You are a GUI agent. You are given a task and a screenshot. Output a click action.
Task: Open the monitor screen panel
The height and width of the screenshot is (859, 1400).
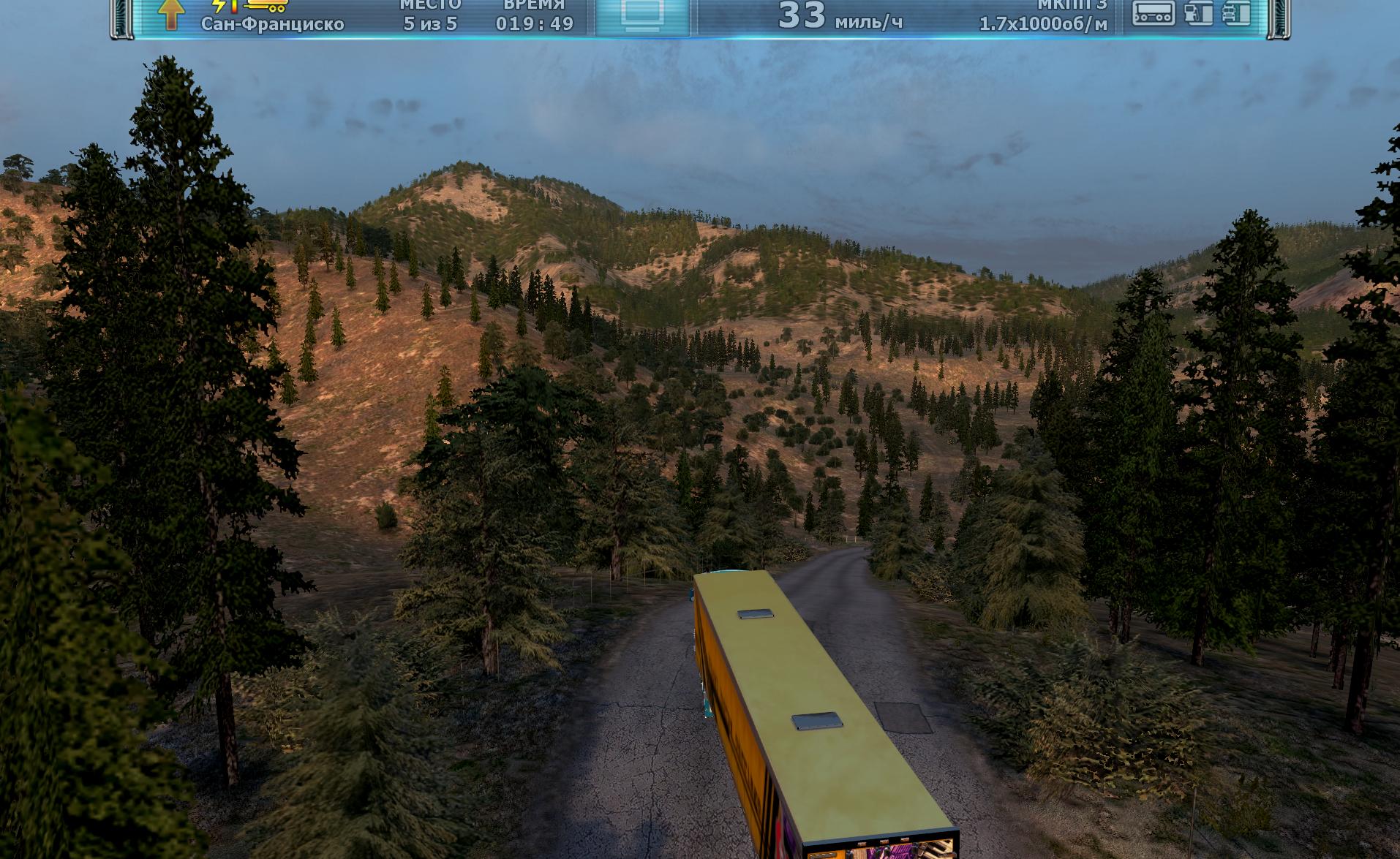tap(642, 15)
